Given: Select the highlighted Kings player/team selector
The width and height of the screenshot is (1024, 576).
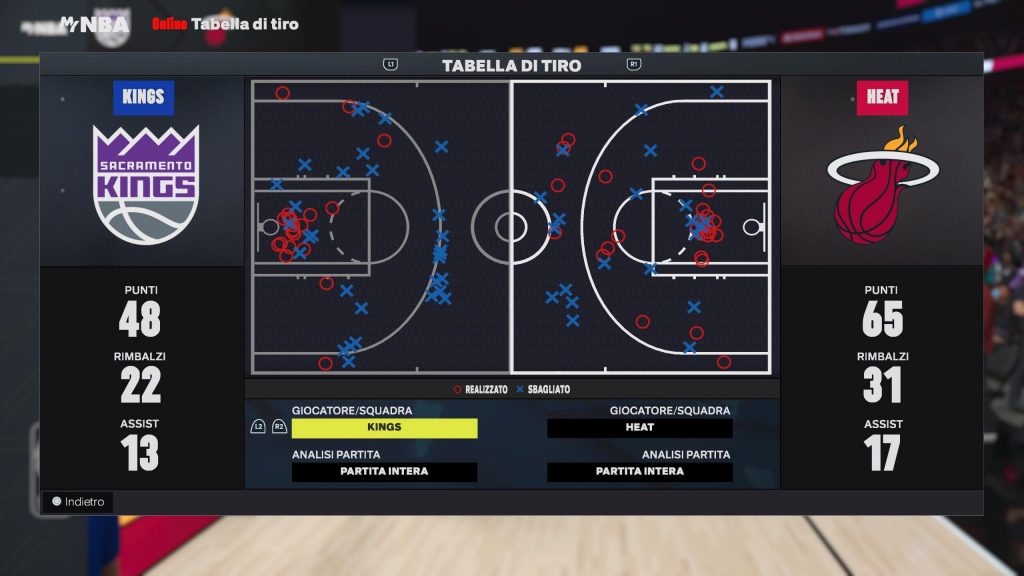Looking at the screenshot, I should (384, 428).
